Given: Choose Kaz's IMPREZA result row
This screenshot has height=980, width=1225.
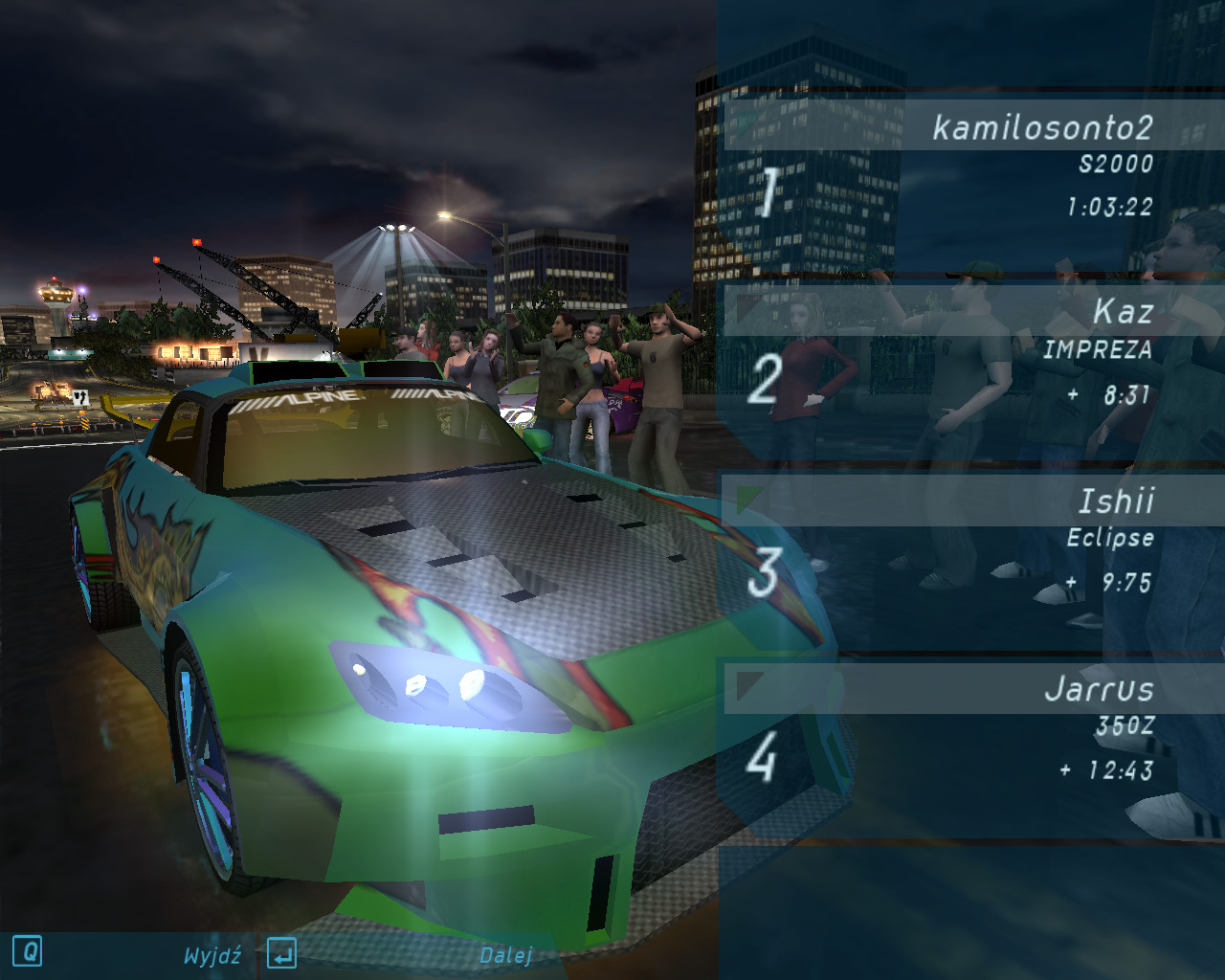Looking at the screenshot, I should pos(971,352).
